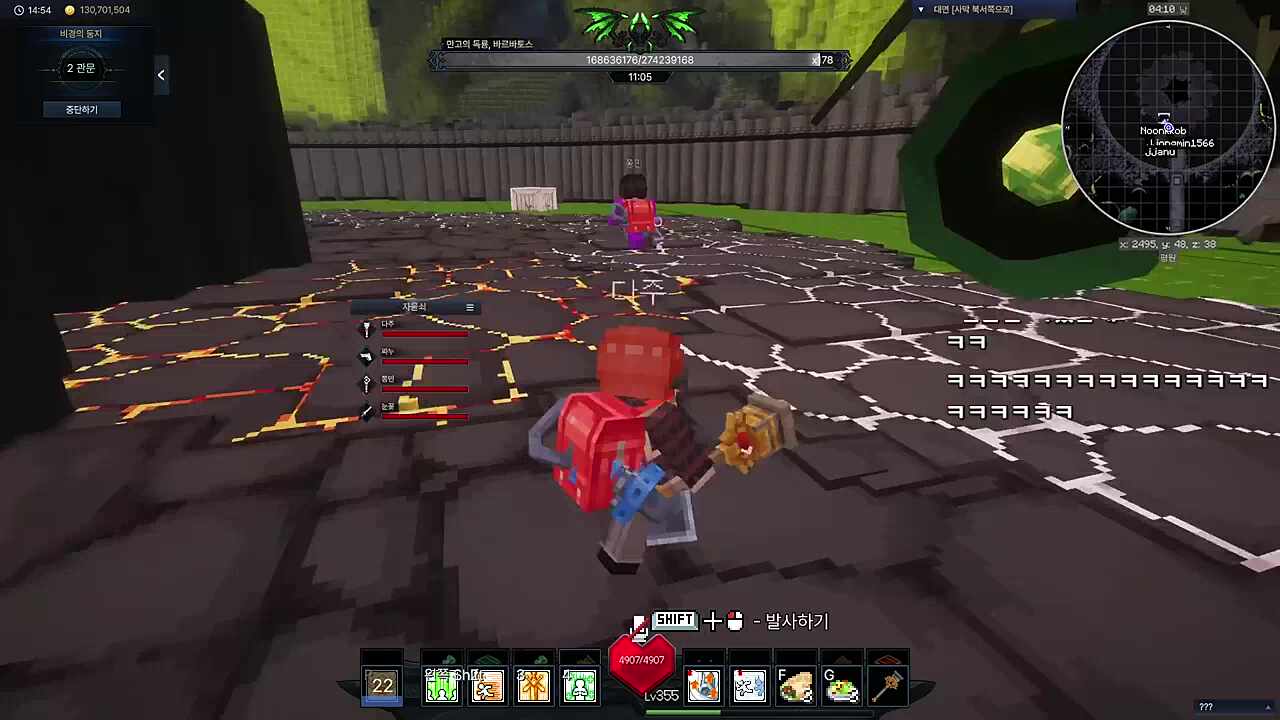Select the golden mace weapon slot

tap(888, 686)
